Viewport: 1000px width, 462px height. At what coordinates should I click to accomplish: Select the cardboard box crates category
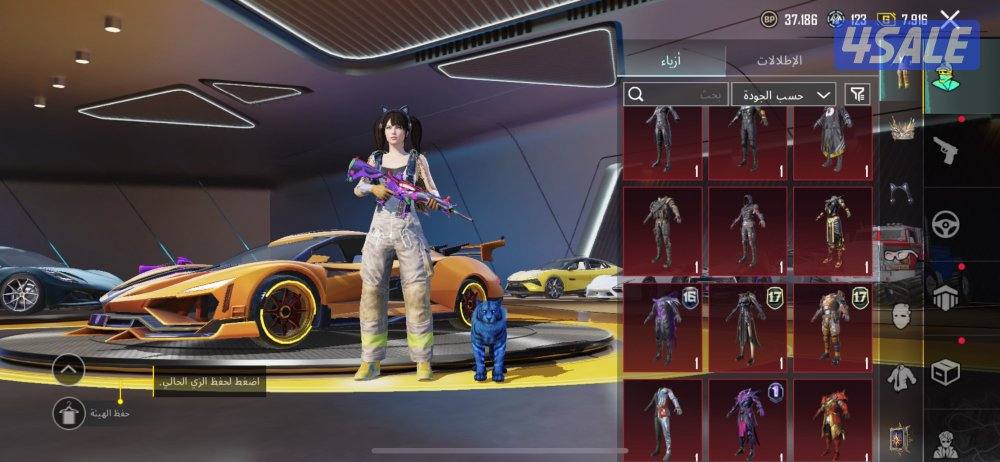945,372
